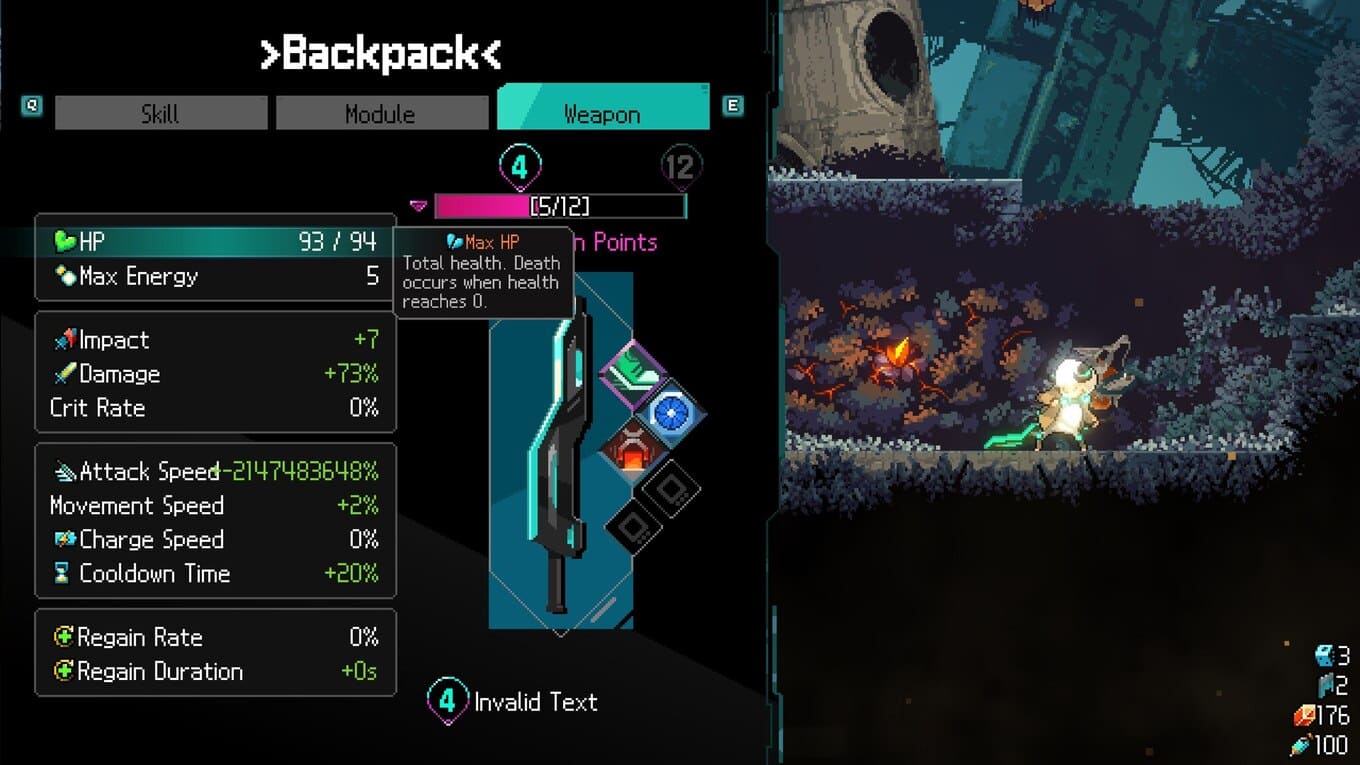The width and height of the screenshot is (1360, 765).
Task: Select the Regain Rate stat row
Action: click(x=215, y=637)
